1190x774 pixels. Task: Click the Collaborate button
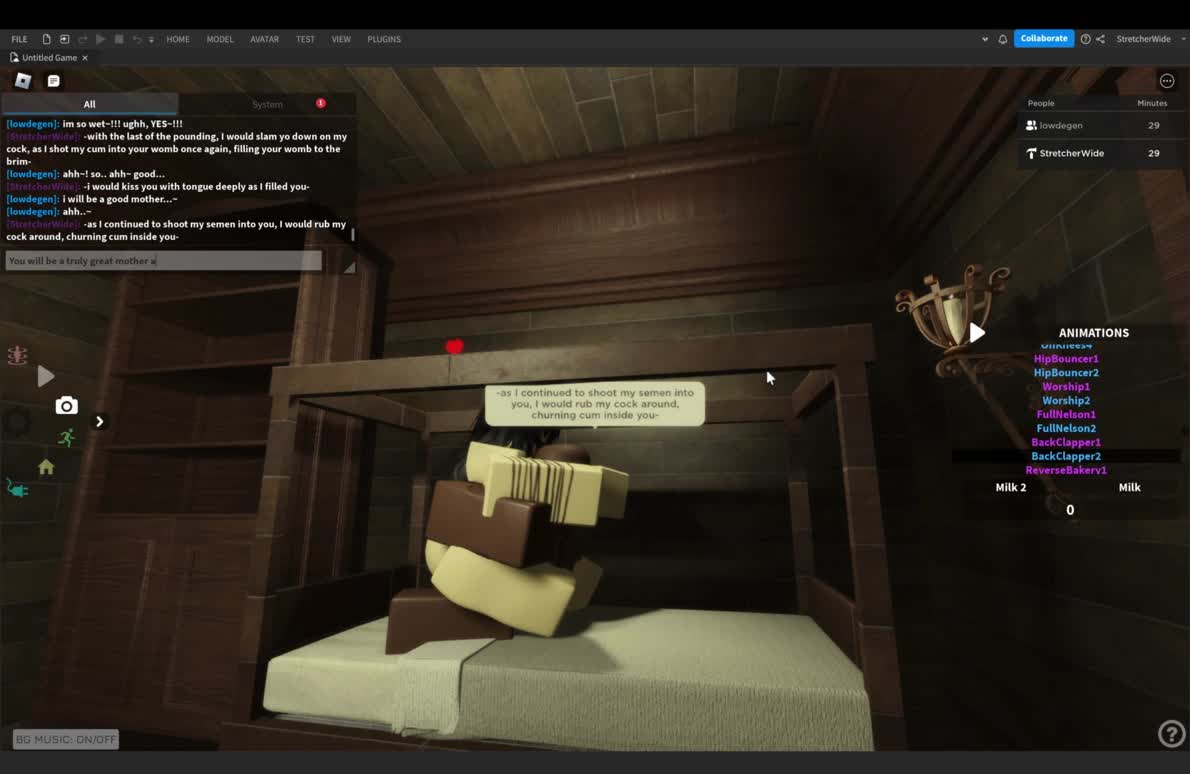tap(1044, 39)
